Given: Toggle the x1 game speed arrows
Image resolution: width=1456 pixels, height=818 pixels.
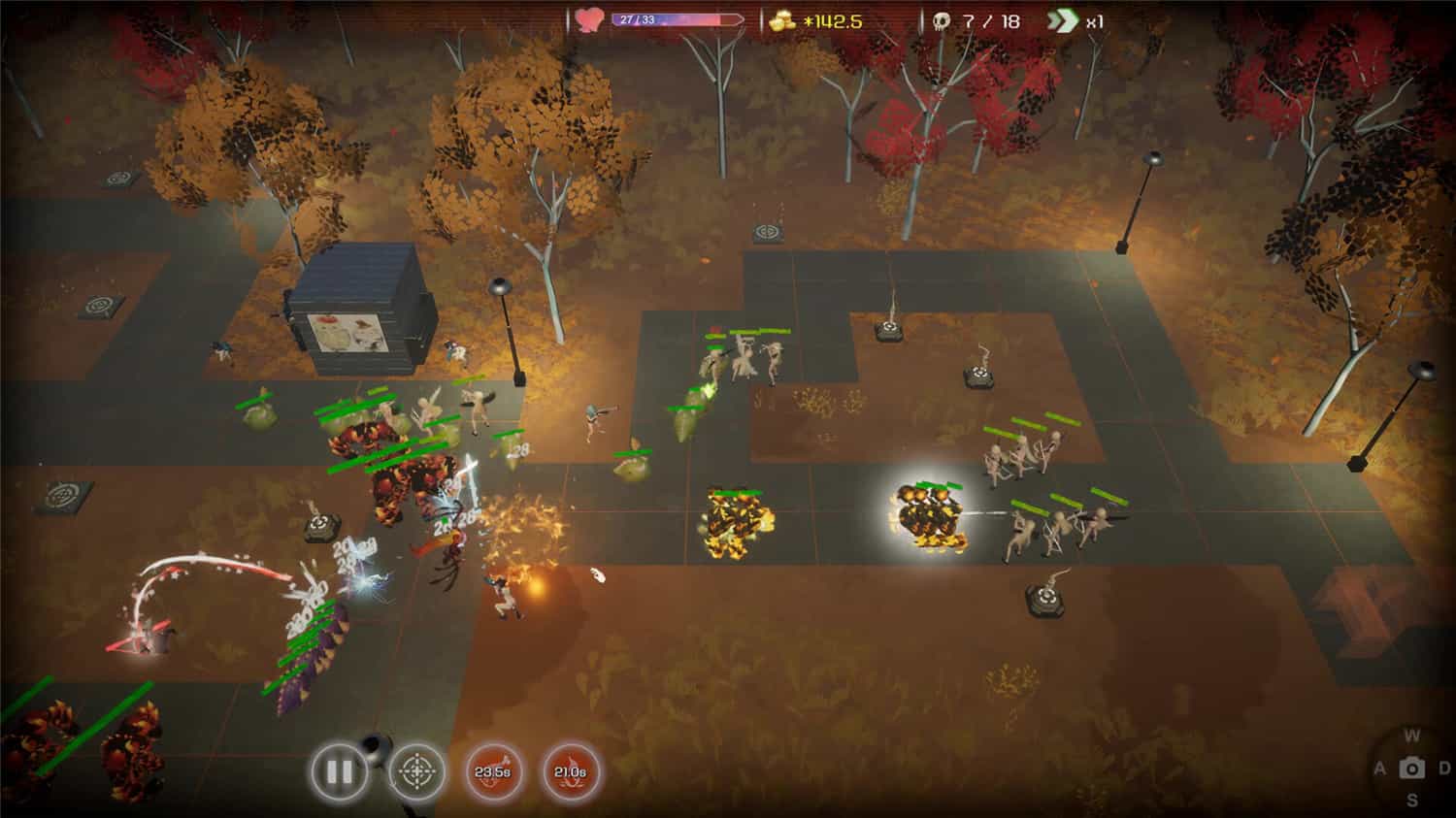Looking at the screenshot, I should click(1063, 20).
